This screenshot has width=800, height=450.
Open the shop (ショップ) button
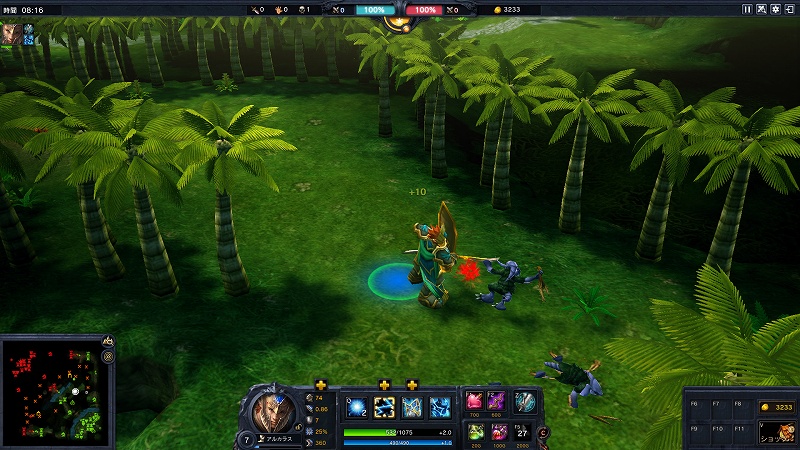[x=773, y=433]
